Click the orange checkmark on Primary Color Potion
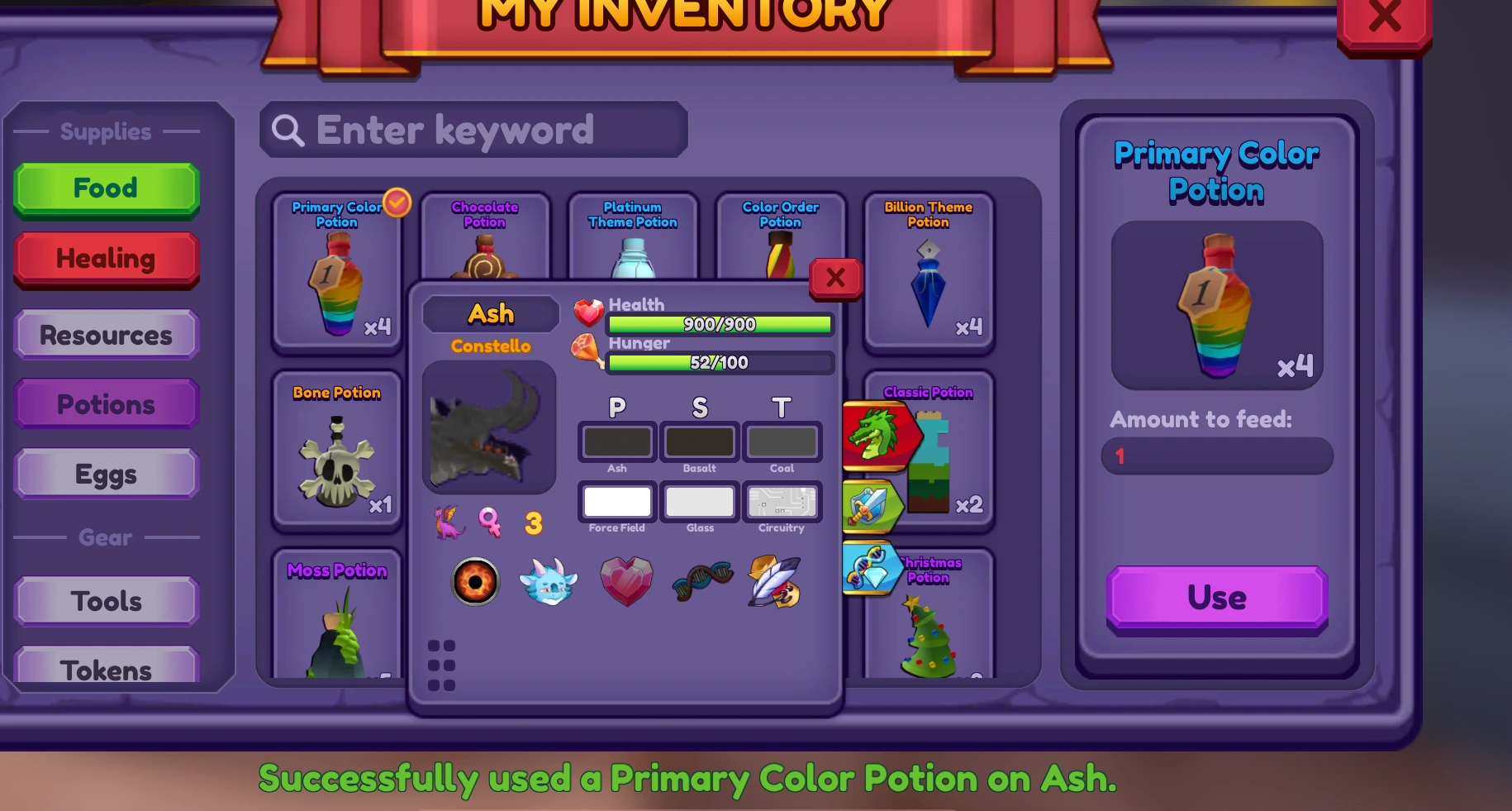 [x=397, y=203]
